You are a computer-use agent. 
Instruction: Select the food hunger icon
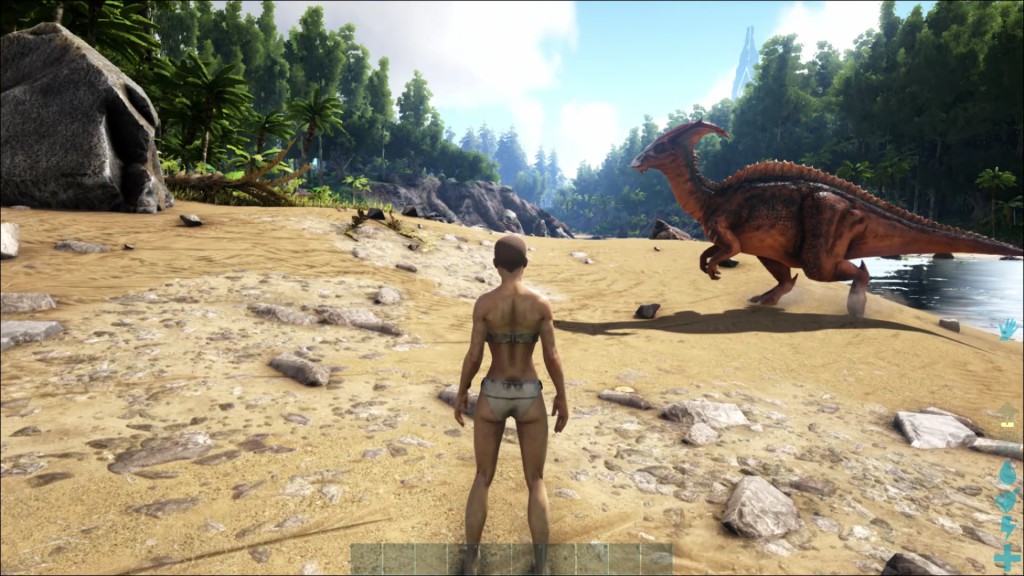point(1007,501)
